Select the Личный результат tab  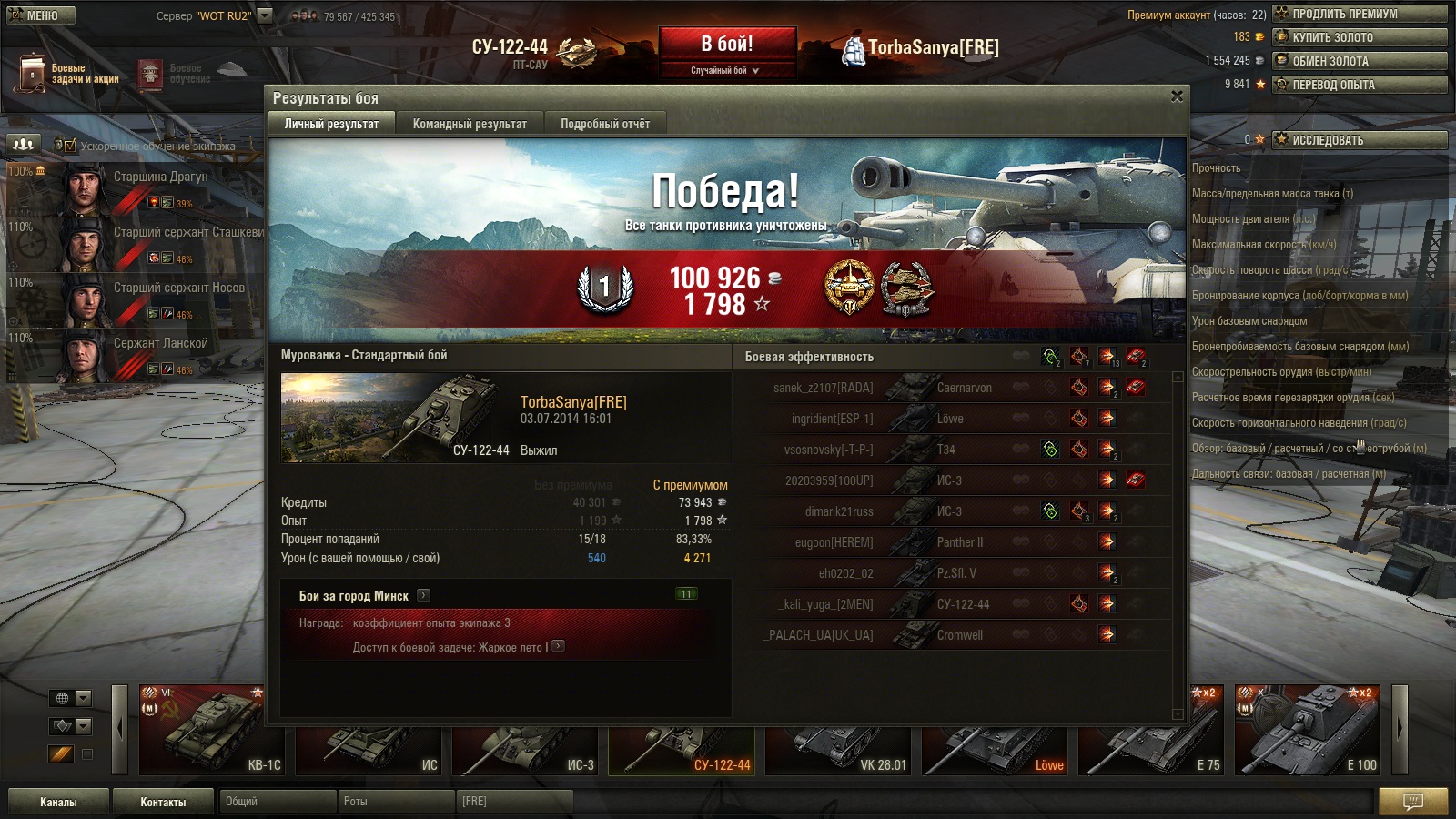pos(331,124)
